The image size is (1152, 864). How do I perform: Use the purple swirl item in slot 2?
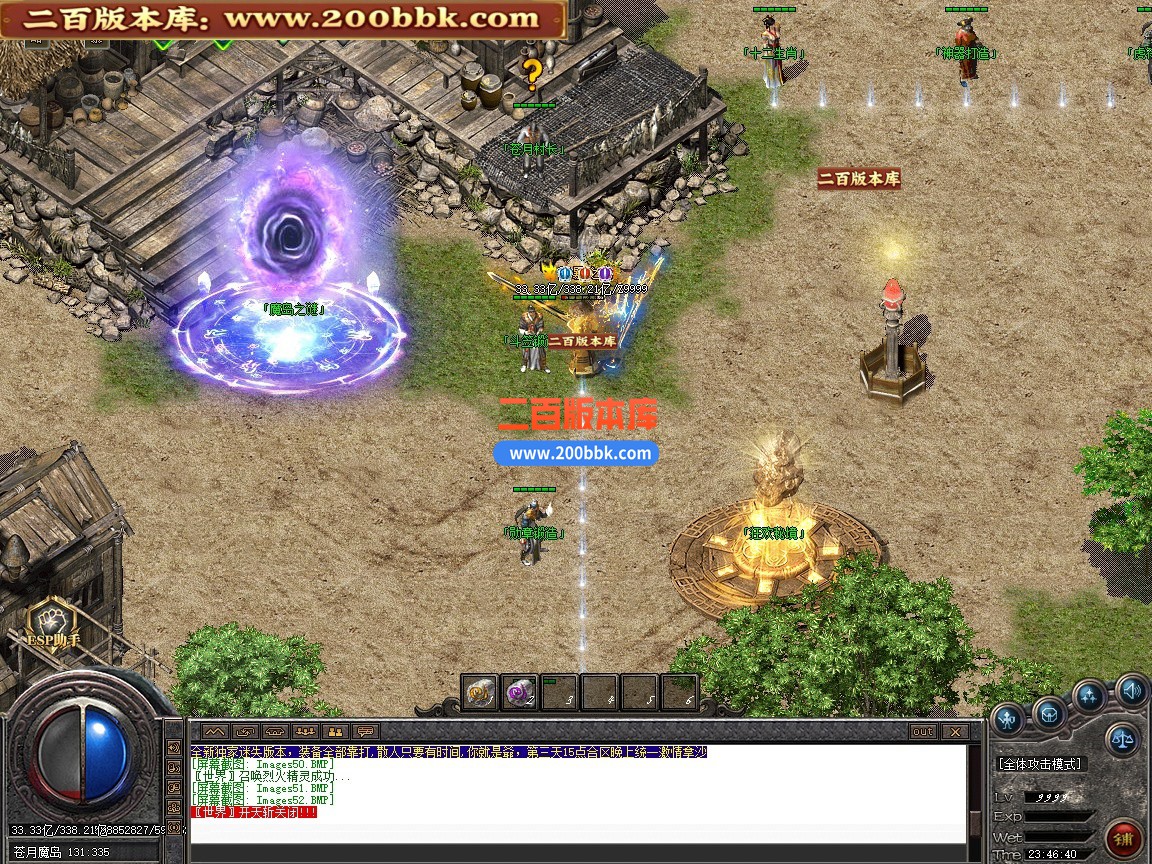(520, 692)
